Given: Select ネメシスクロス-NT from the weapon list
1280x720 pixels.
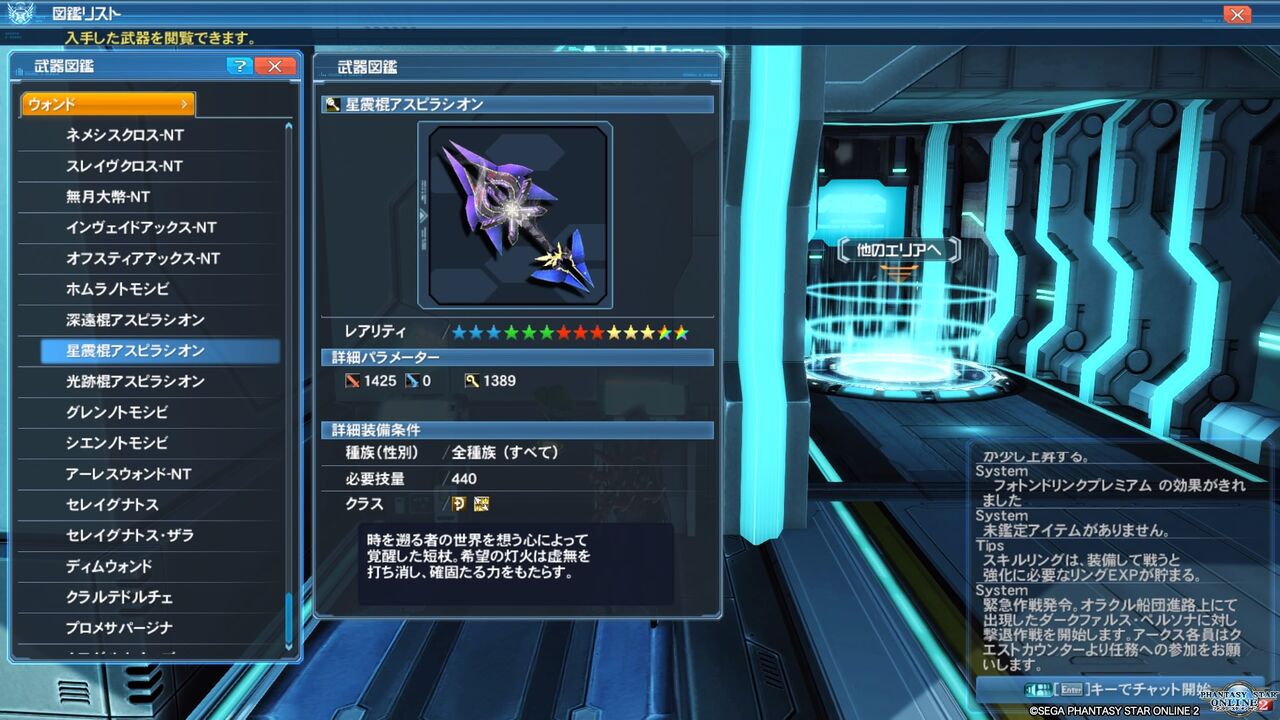Looking at the screenshot, I should pyautogui.click(x=150, y=134).
